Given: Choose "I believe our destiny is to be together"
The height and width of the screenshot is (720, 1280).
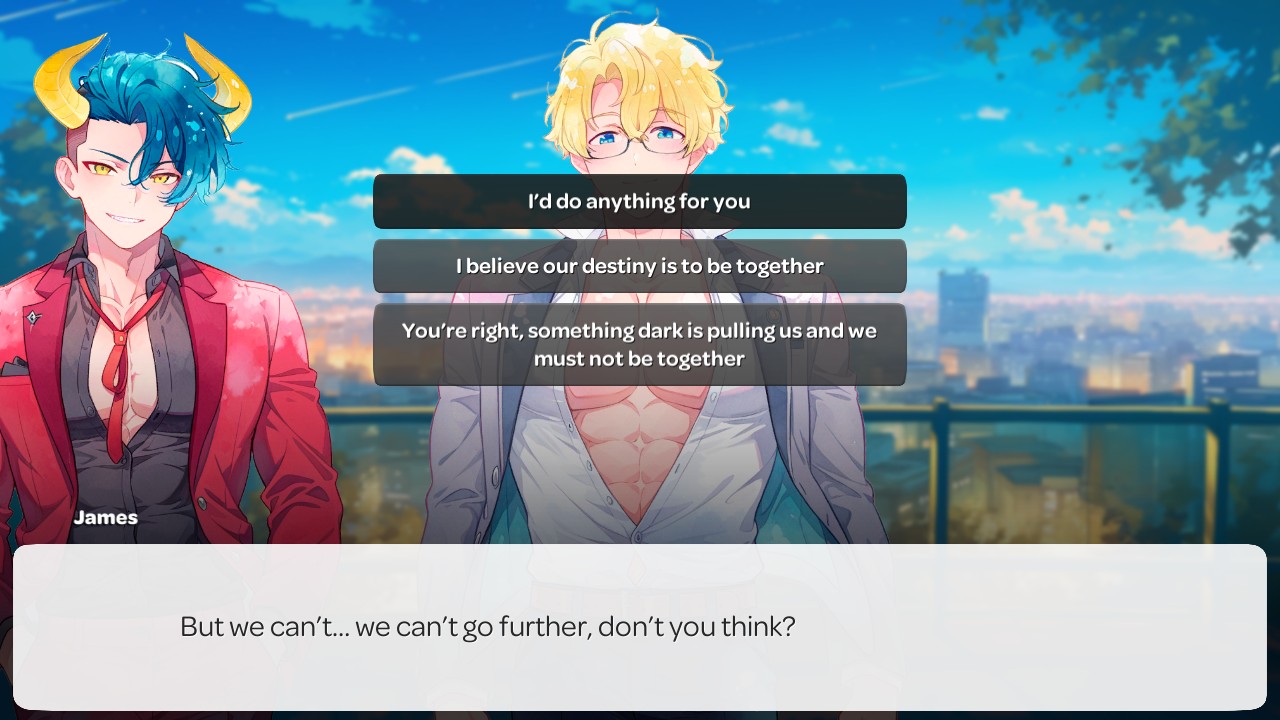Looking at the screenshot, I should (639, 266).
